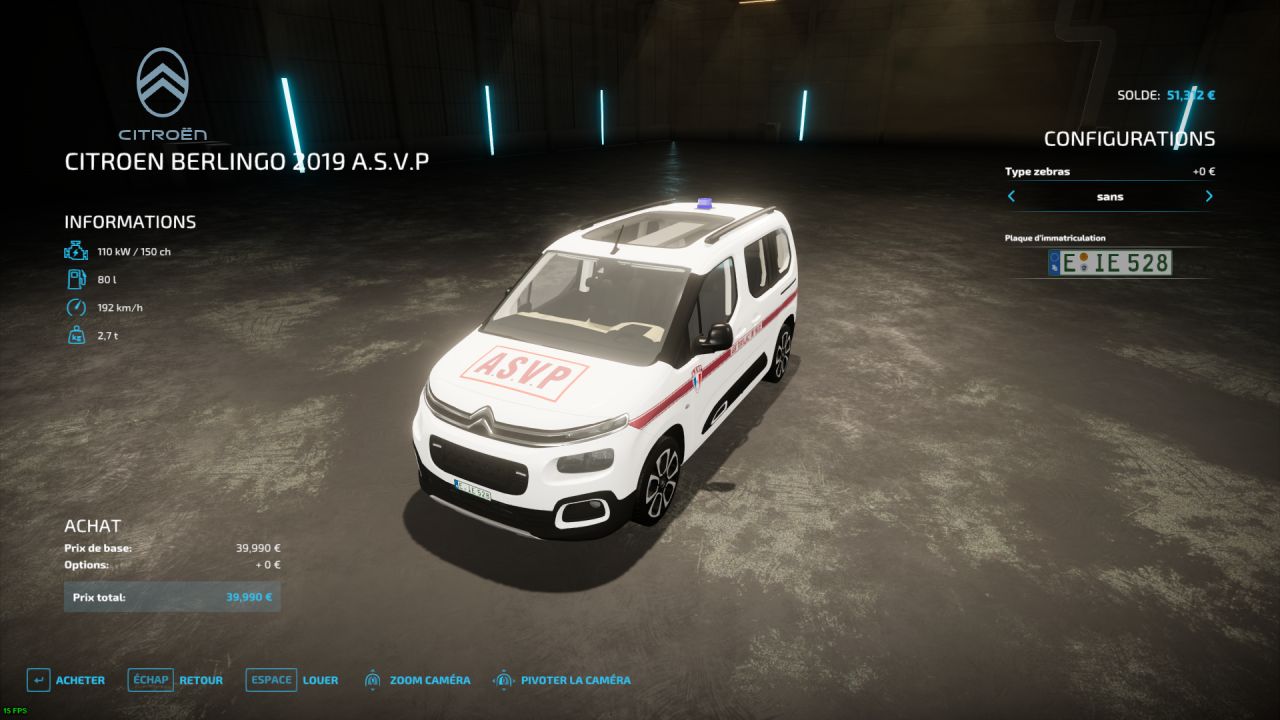Go back using the RETOUR button

pyautogui.click(x=176, y=680)
